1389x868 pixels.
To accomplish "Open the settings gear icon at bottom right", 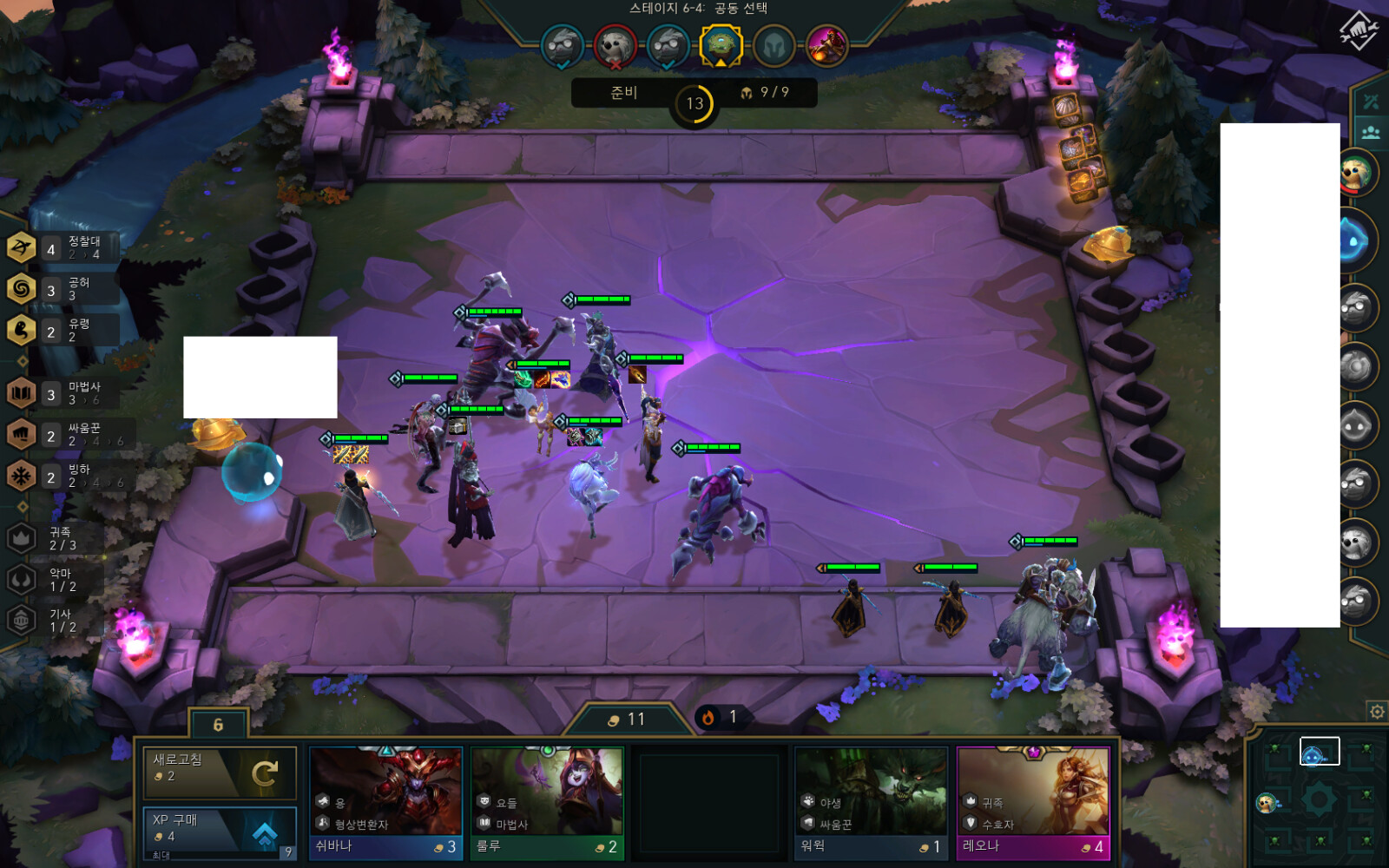I will tap(1376, 710).
